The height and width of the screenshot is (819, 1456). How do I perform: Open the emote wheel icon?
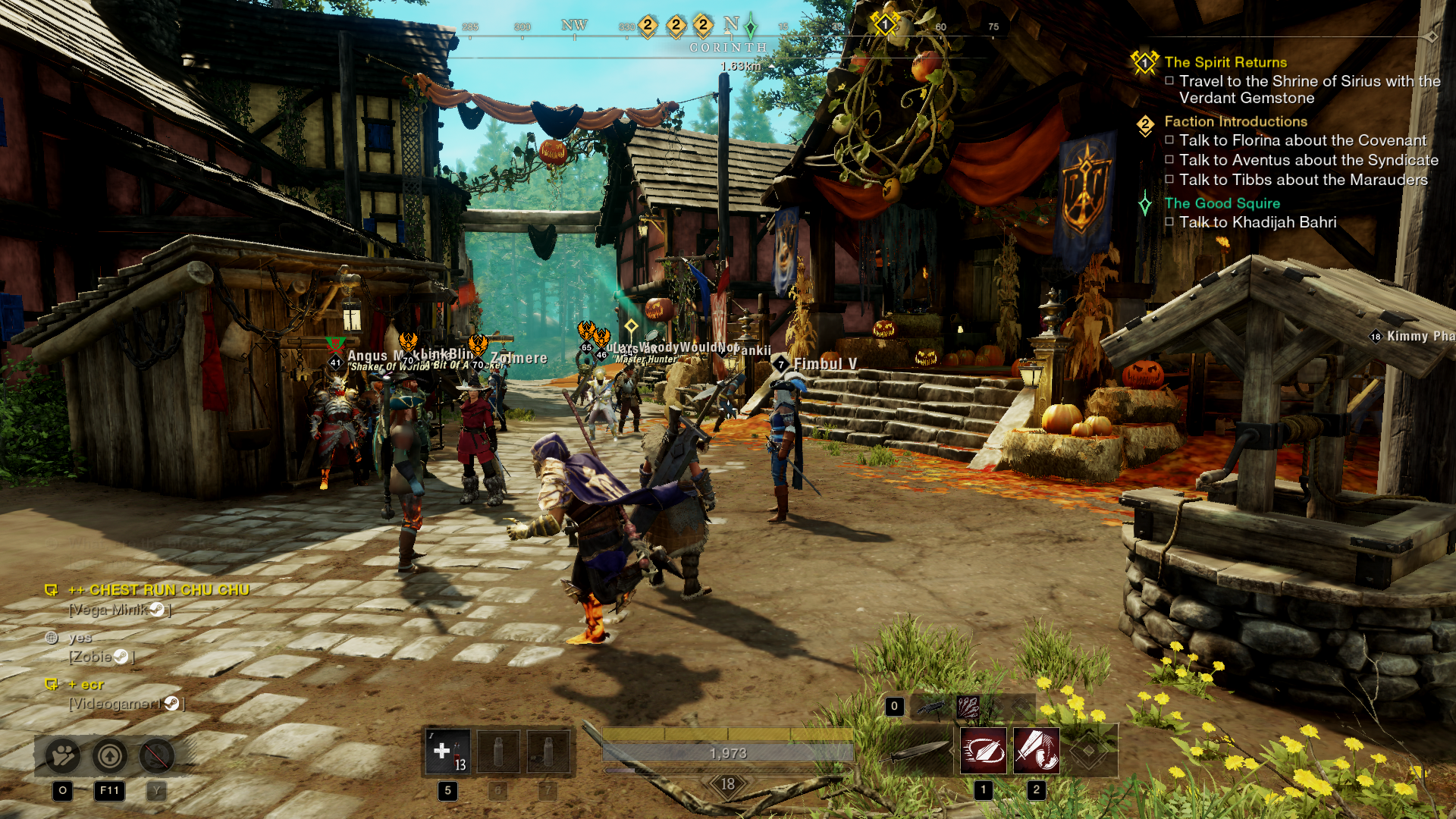click(62, 756)
